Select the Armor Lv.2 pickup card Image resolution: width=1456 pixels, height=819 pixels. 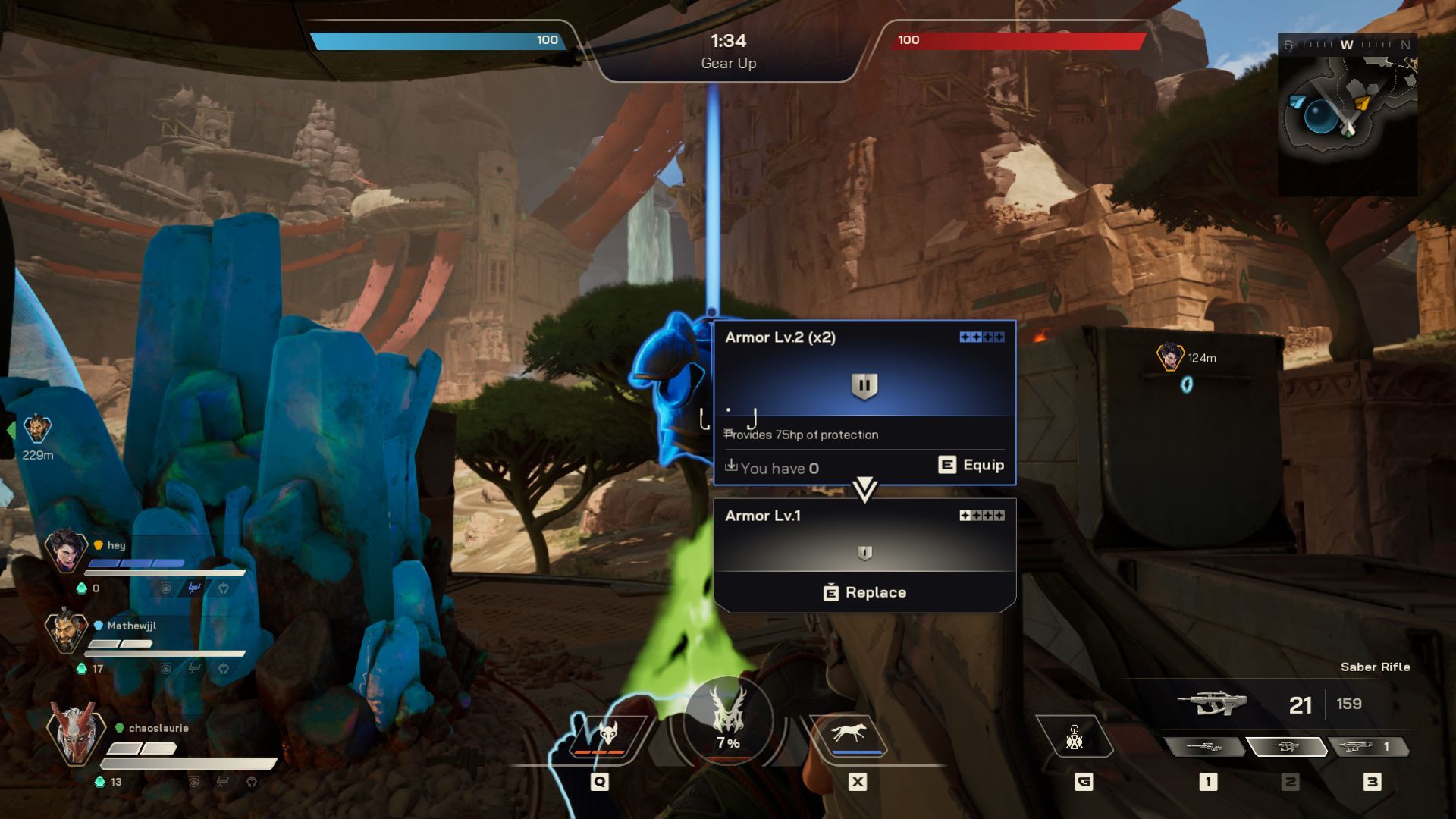pyautogui.click(x=864, y=402)
